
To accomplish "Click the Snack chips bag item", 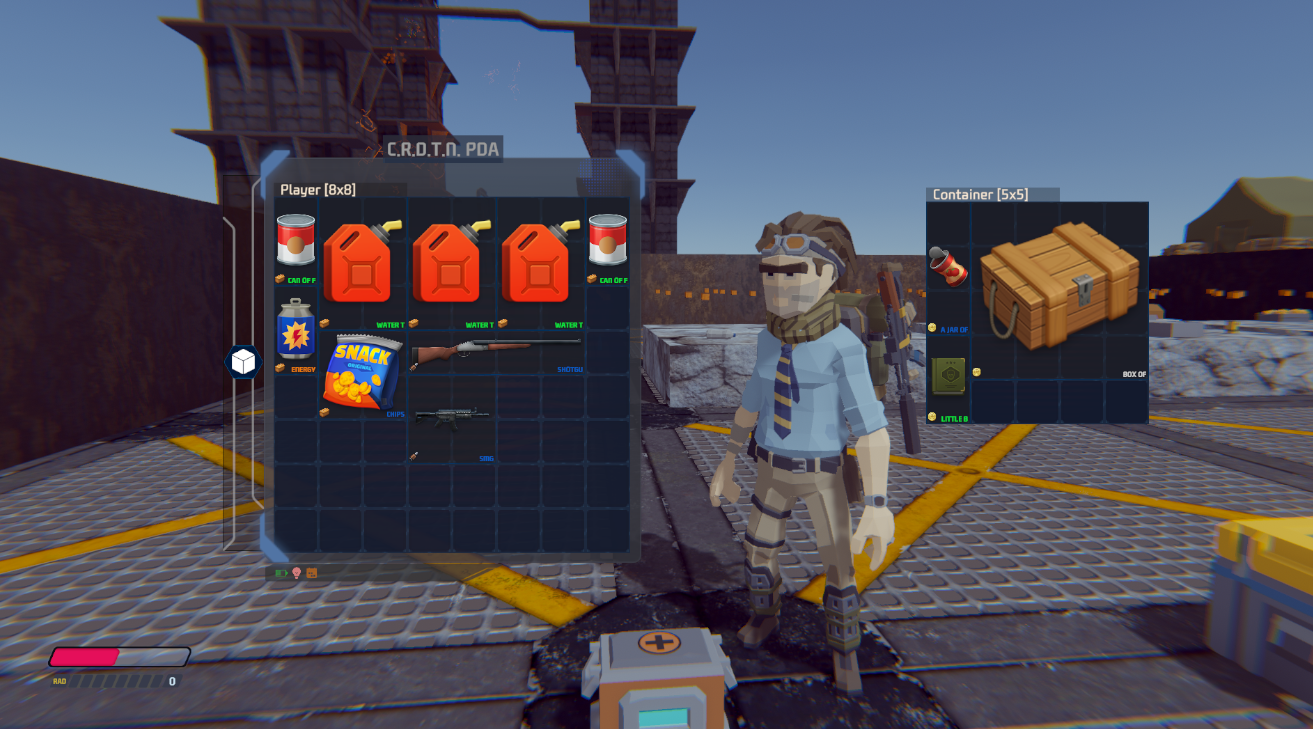I will (x=365, y=370).
